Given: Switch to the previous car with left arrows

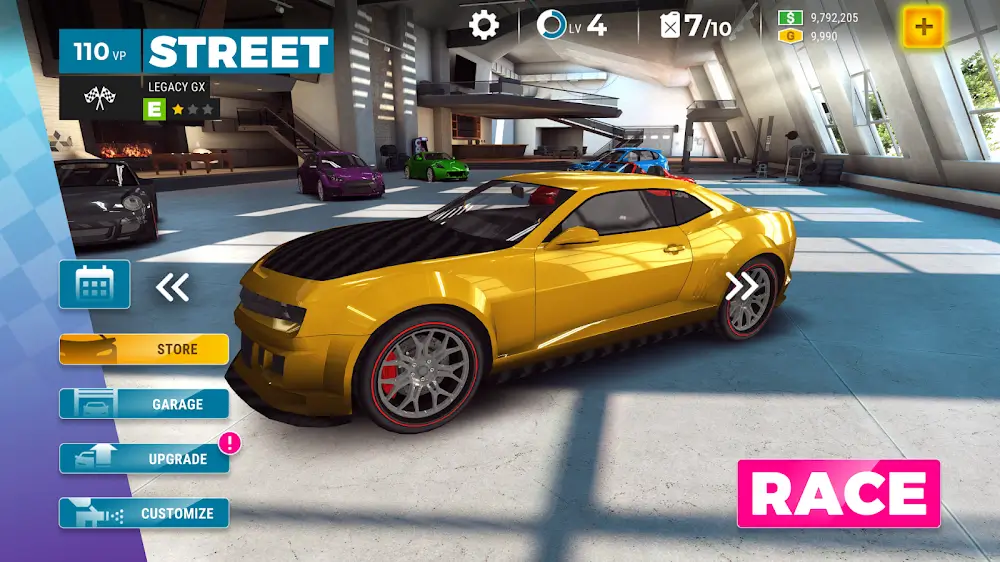Looking at the screenshot, I should pyautogui.click(x=172, y=288).
